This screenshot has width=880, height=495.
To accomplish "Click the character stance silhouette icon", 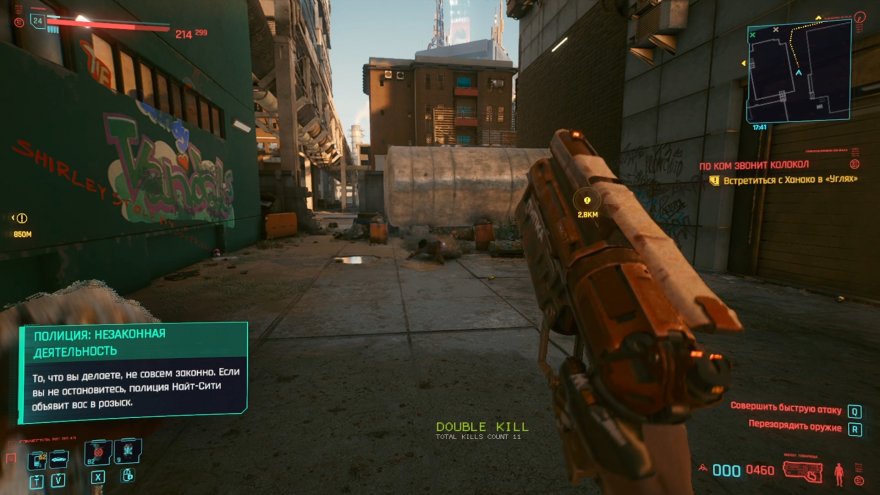I will (839, 470).
